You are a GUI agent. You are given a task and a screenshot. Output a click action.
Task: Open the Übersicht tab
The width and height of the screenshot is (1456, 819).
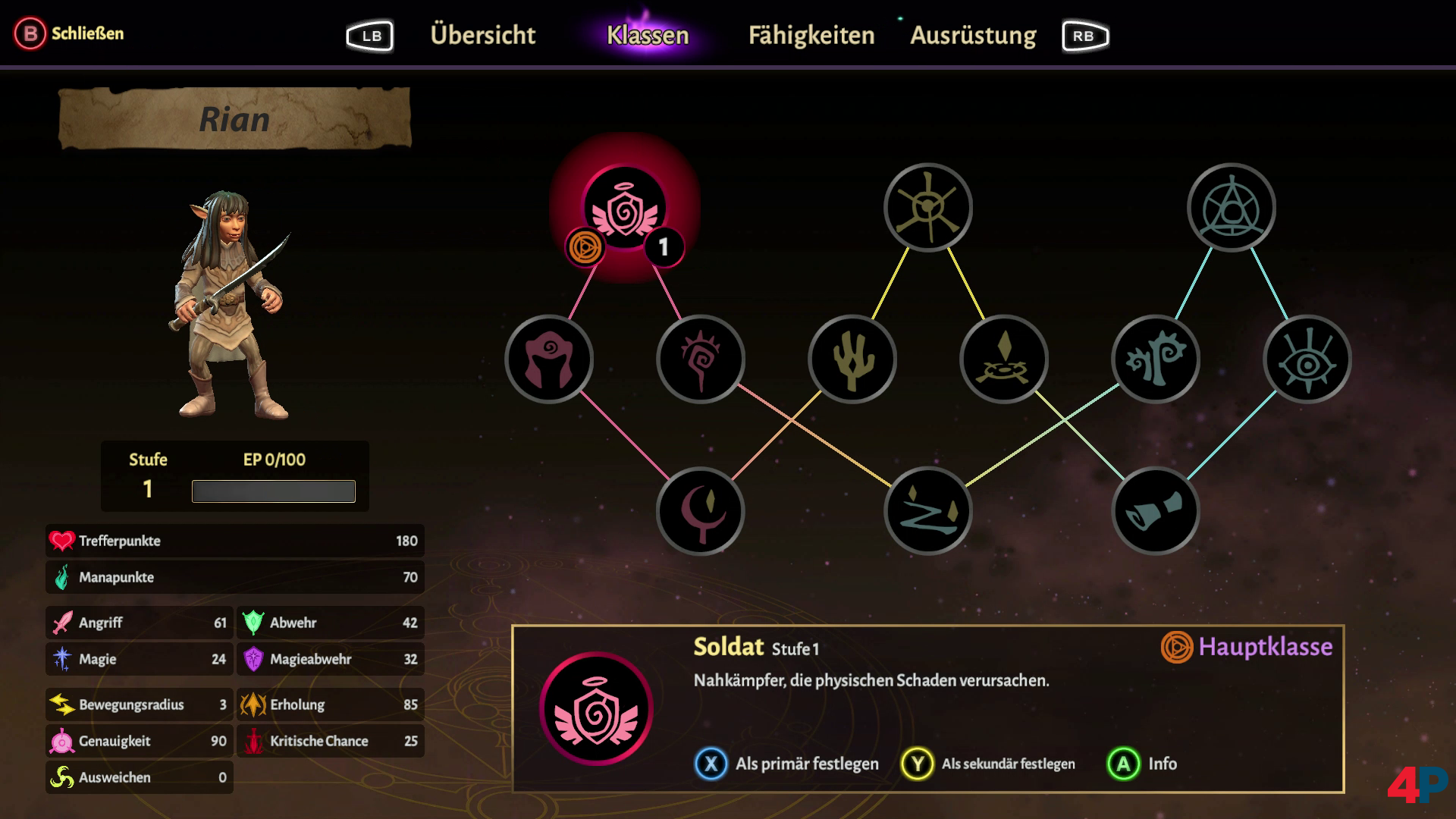[x=483, y=35]
